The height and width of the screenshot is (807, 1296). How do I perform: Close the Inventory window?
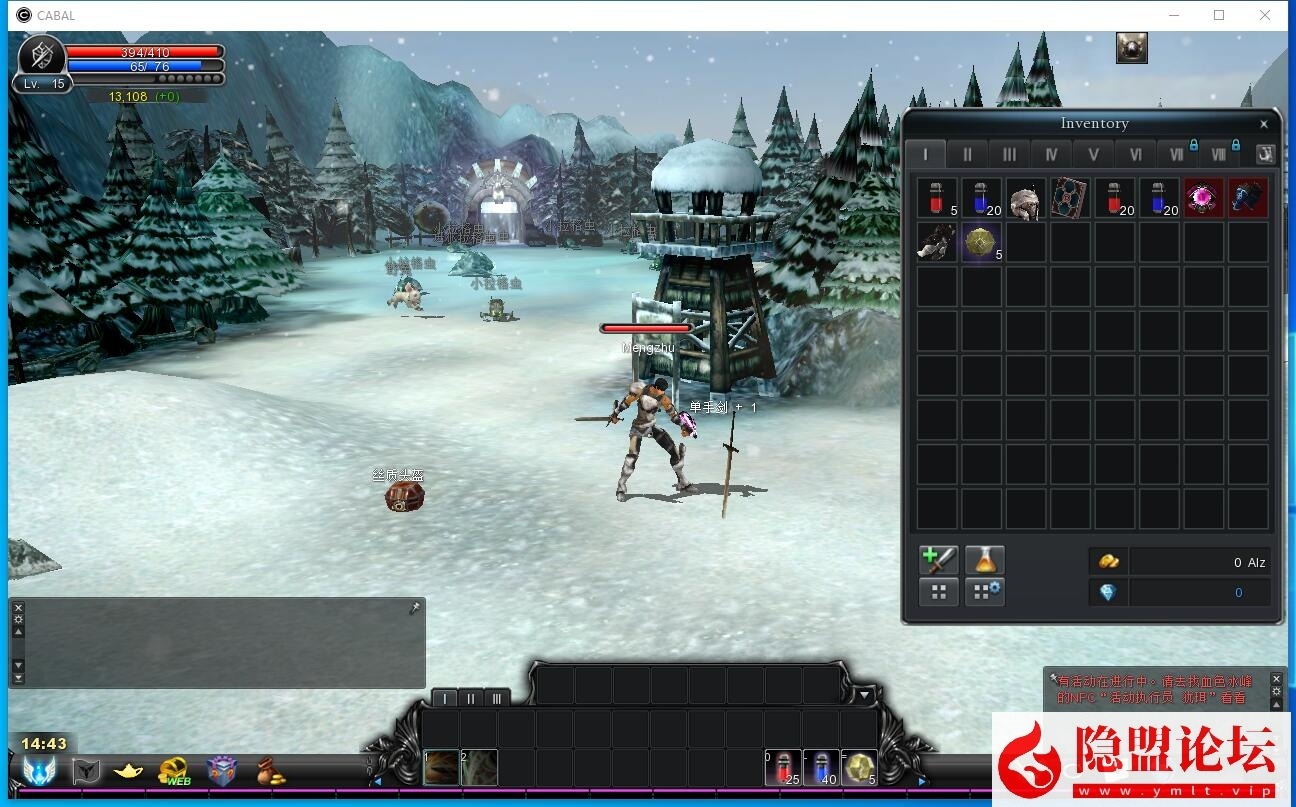(1264, 124)
